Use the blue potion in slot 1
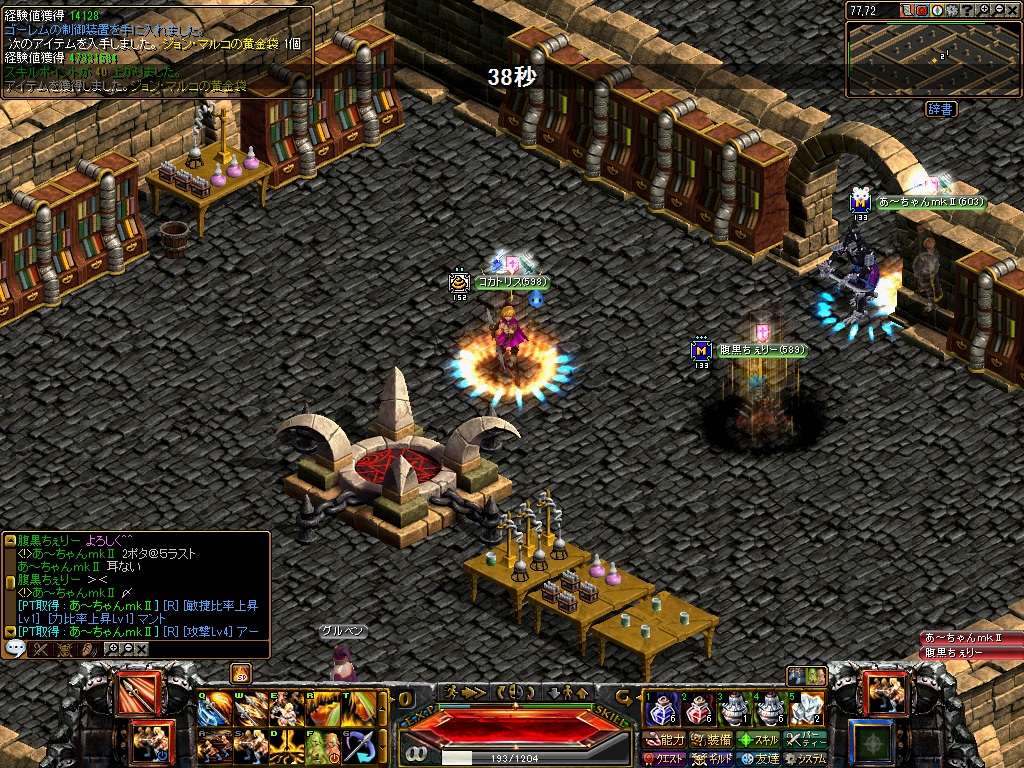The width and height of the screenshot is (1024, 768). (x=661, y=709)
